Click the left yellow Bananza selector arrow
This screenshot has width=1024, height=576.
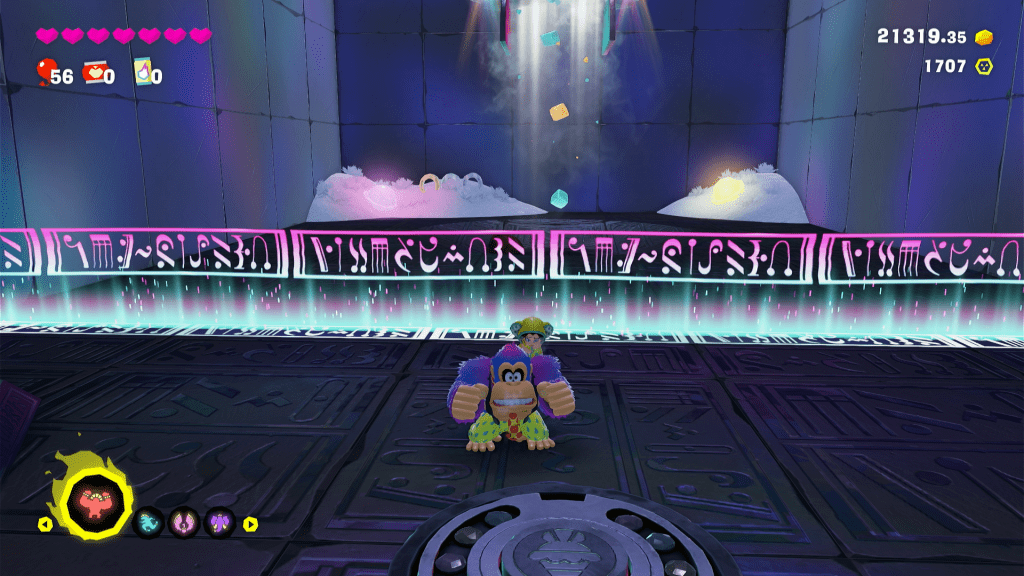pyautogui.click(x=44, y=523)
